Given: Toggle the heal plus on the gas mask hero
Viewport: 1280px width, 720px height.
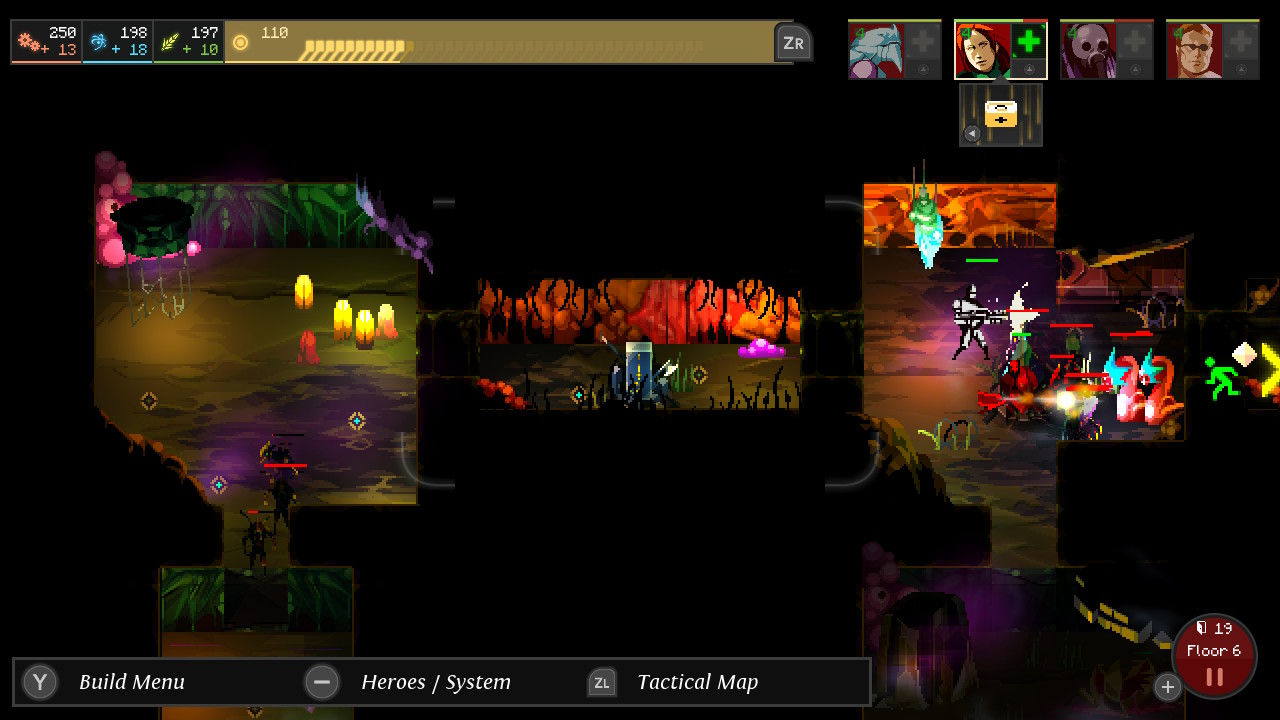Looking at the screenshot, I should [1134, 40].
